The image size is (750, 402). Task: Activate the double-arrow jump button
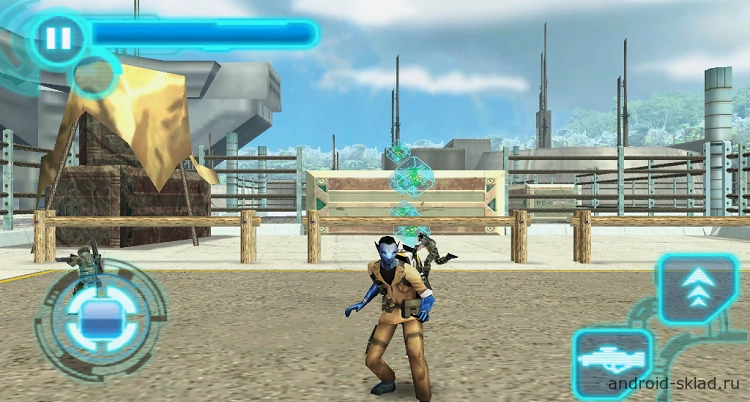pos(696,288)
